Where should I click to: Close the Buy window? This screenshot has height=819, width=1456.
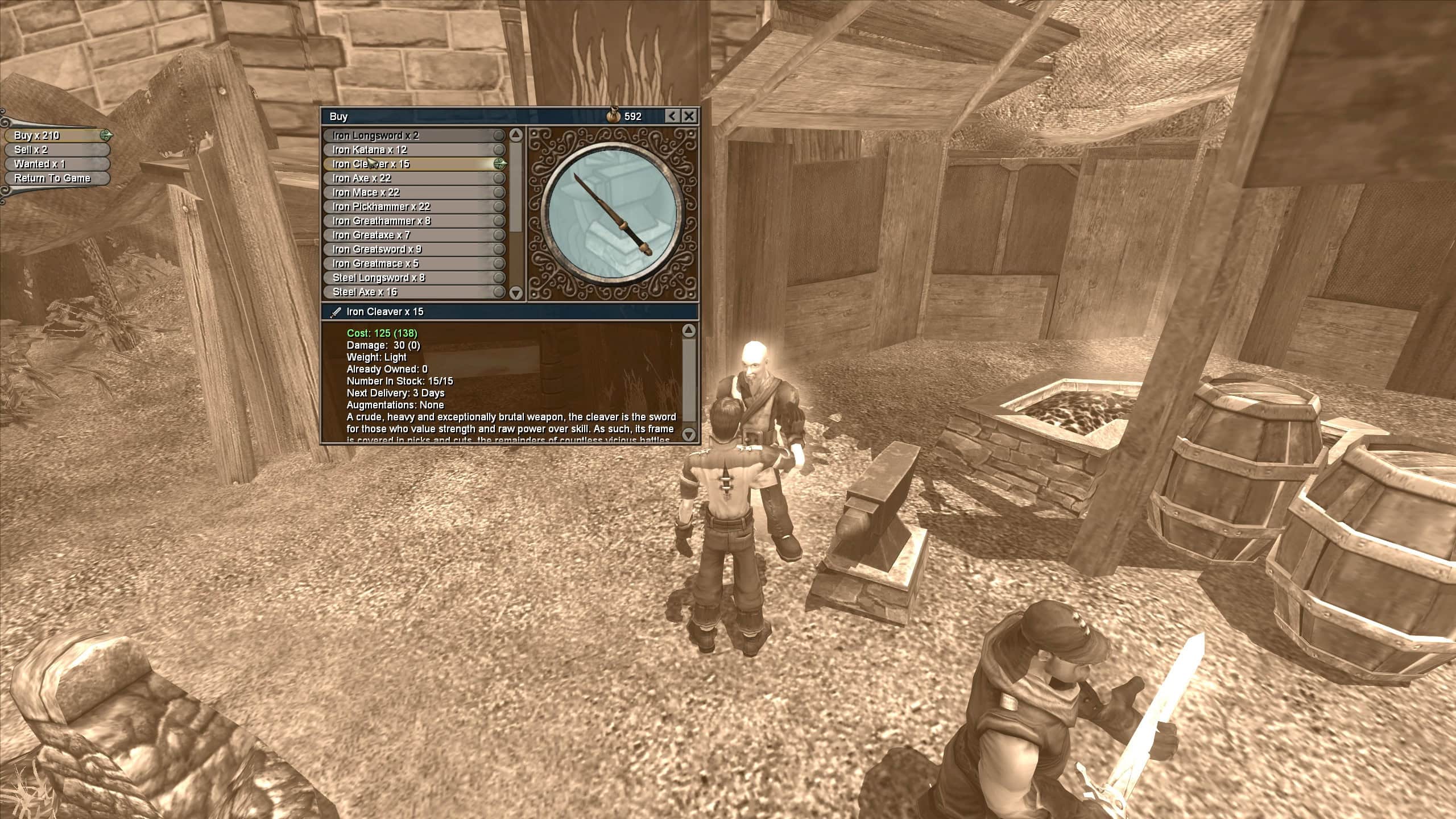[689, 116]
